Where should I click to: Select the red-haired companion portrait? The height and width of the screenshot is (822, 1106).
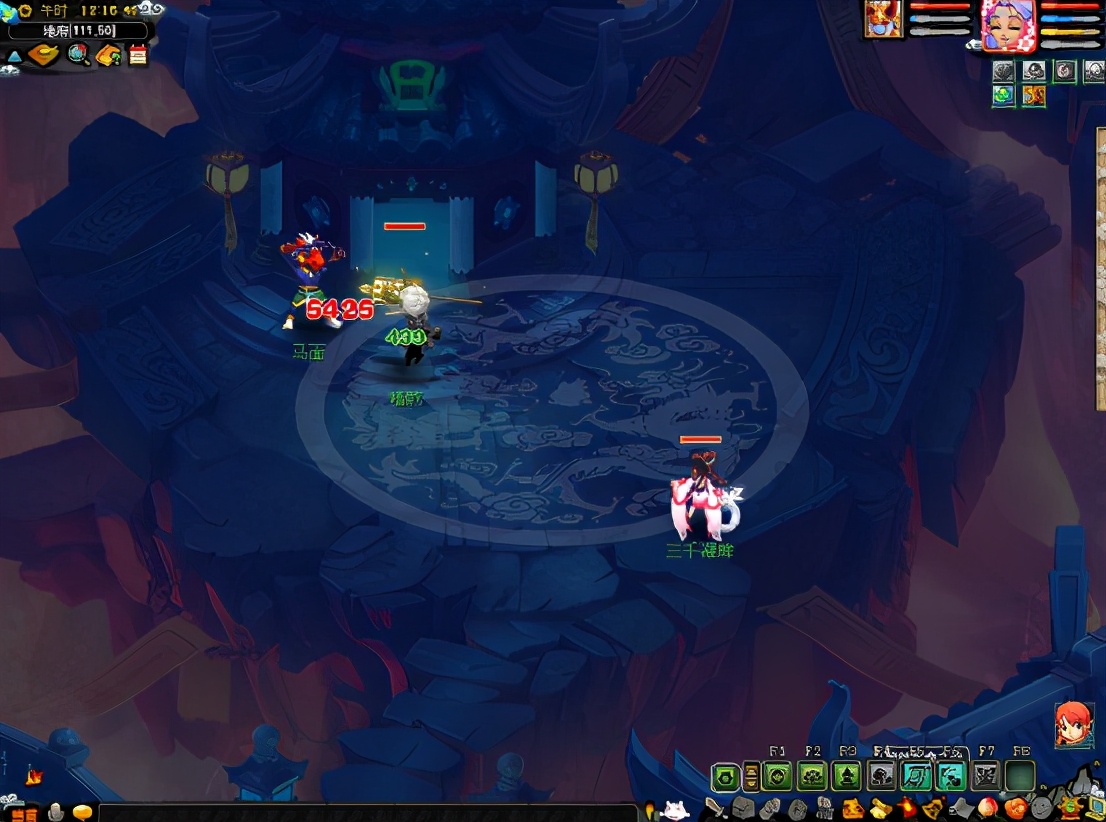point(1072,724)
